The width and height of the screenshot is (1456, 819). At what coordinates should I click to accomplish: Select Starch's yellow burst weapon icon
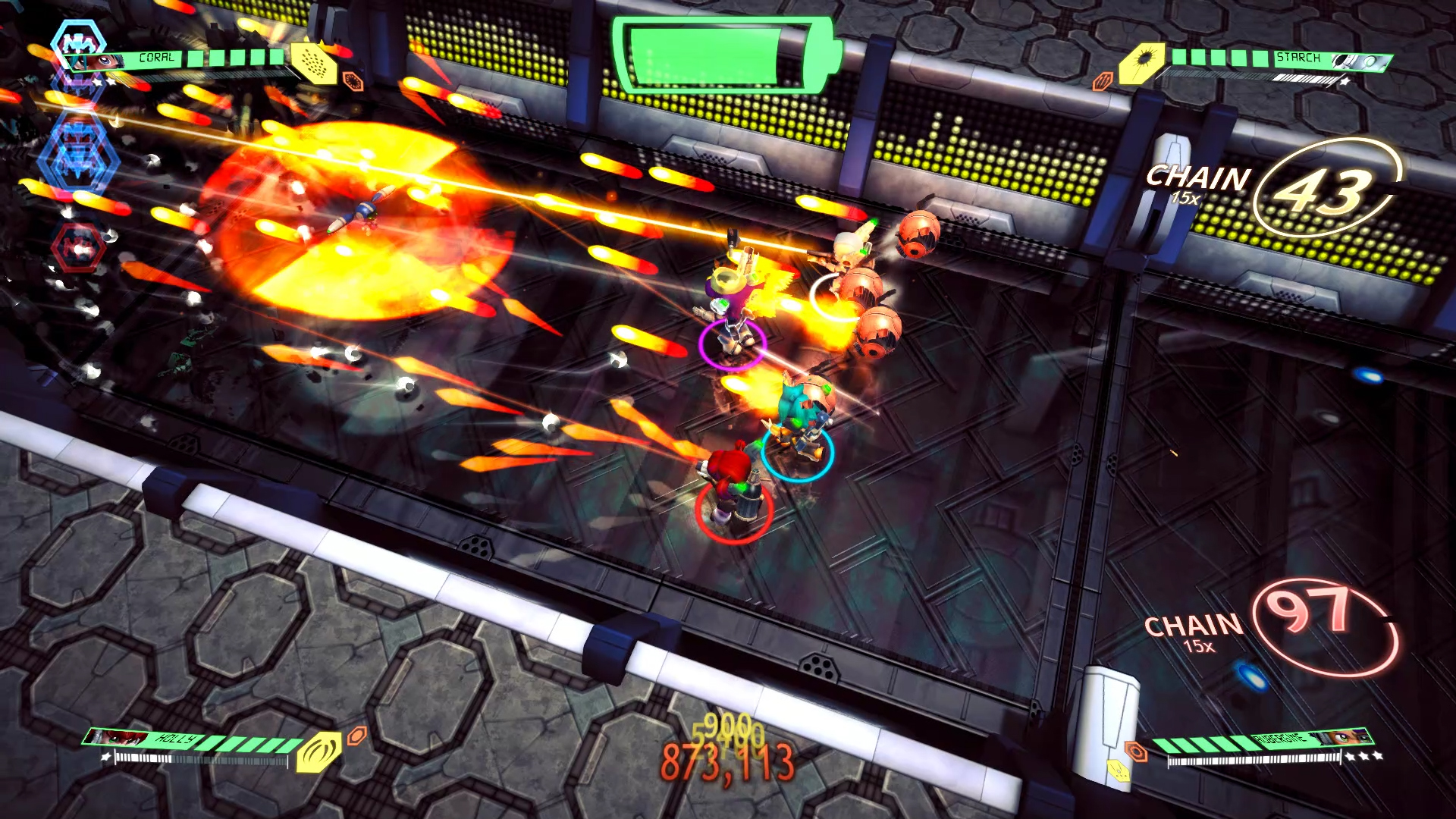tap(1142, 61)
